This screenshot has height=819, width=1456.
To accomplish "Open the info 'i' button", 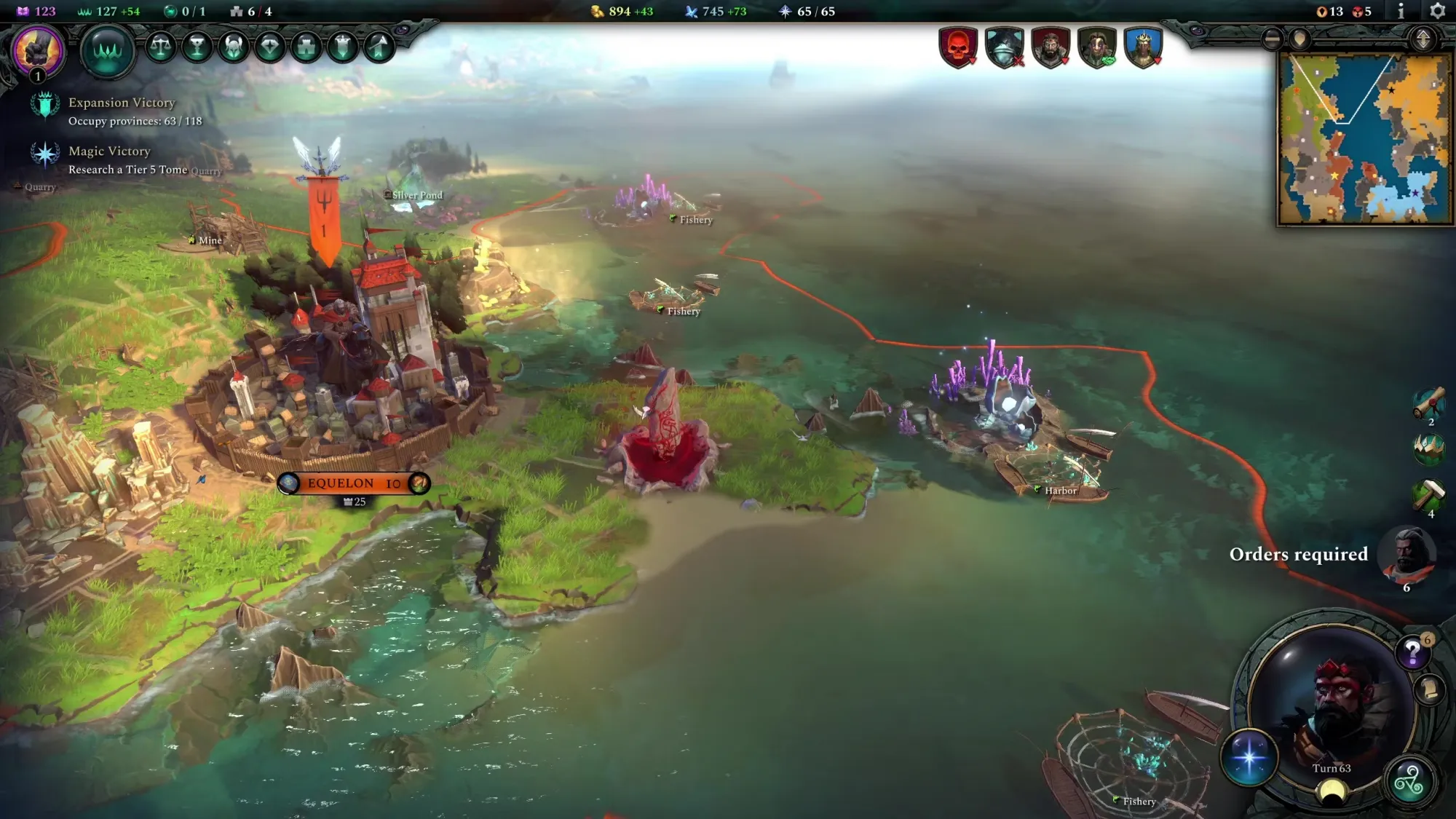I will click(1401, 11).
